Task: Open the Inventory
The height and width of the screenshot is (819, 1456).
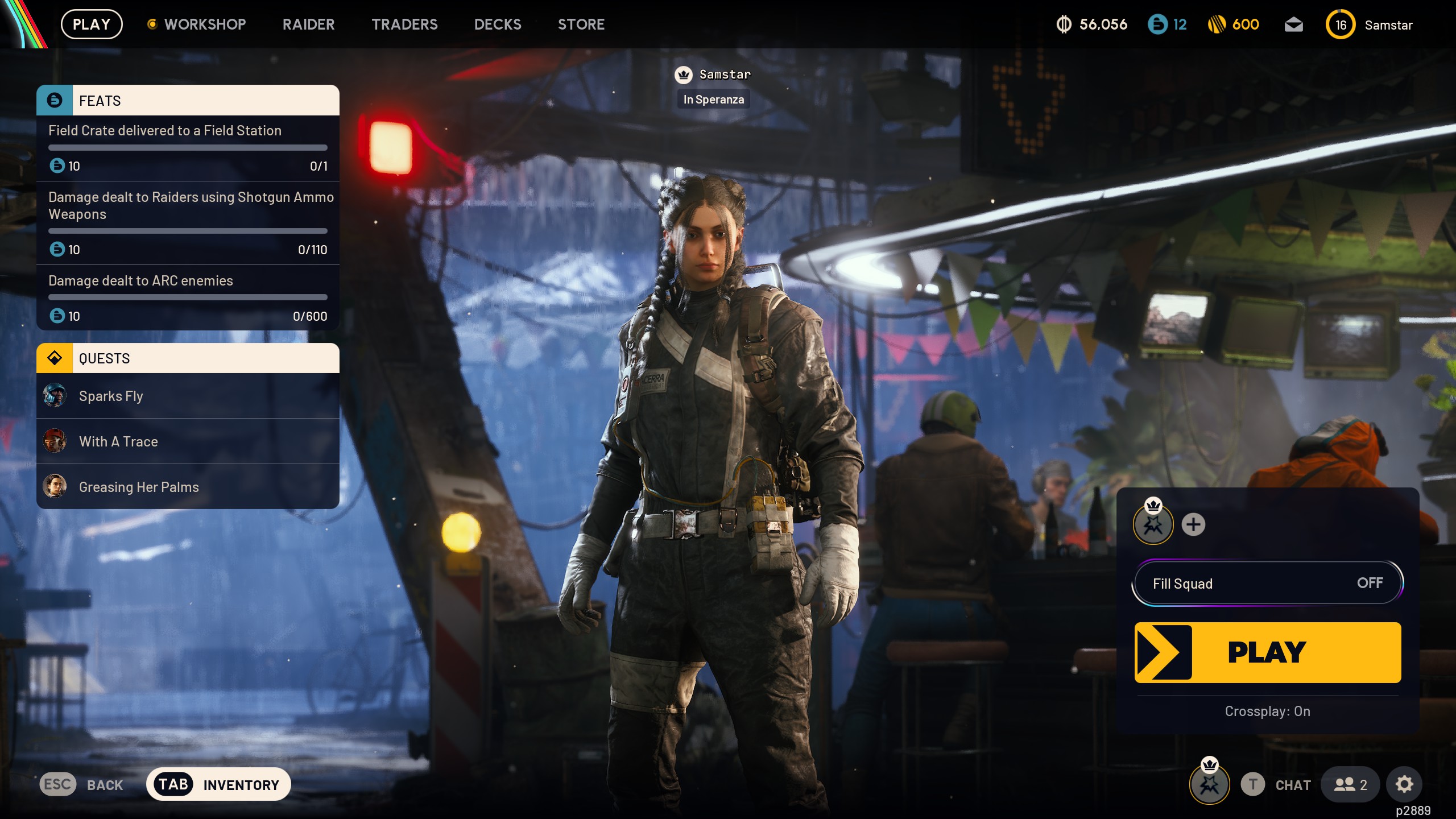Action: 218,784
